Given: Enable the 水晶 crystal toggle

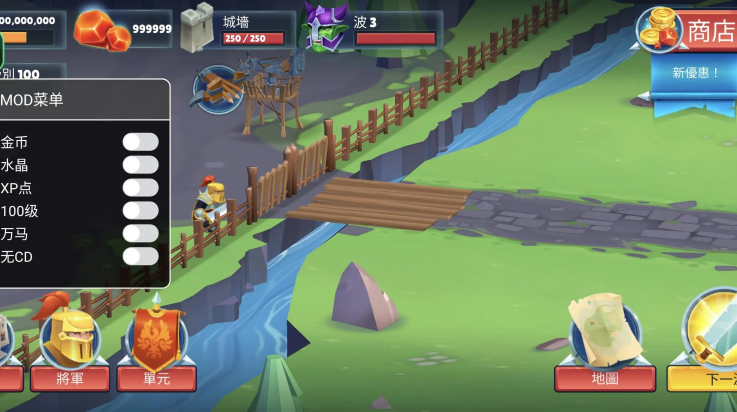Looking at the screenshot, I should pyautogui.click(x=140, y=165).
